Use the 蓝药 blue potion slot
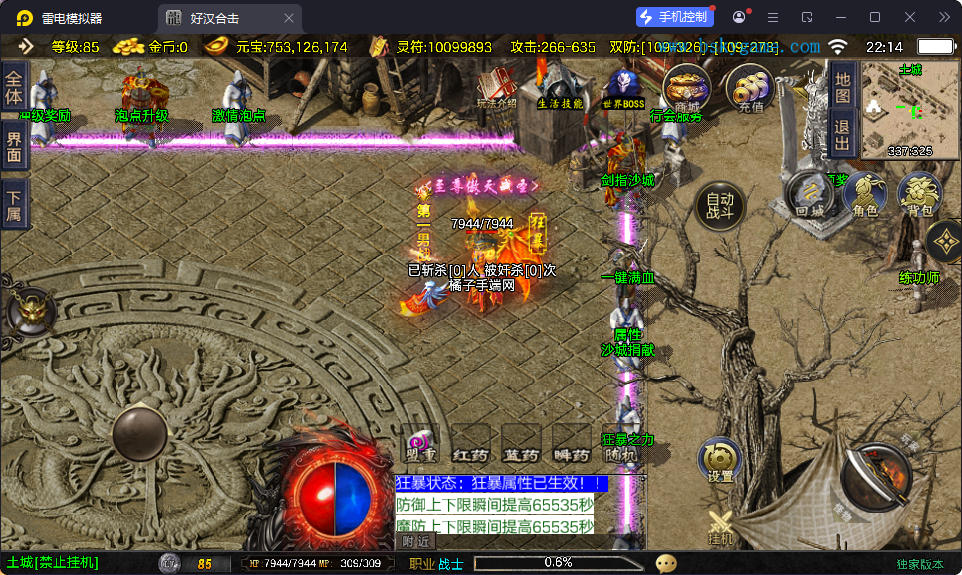The image size is (962, 575). 521,445
